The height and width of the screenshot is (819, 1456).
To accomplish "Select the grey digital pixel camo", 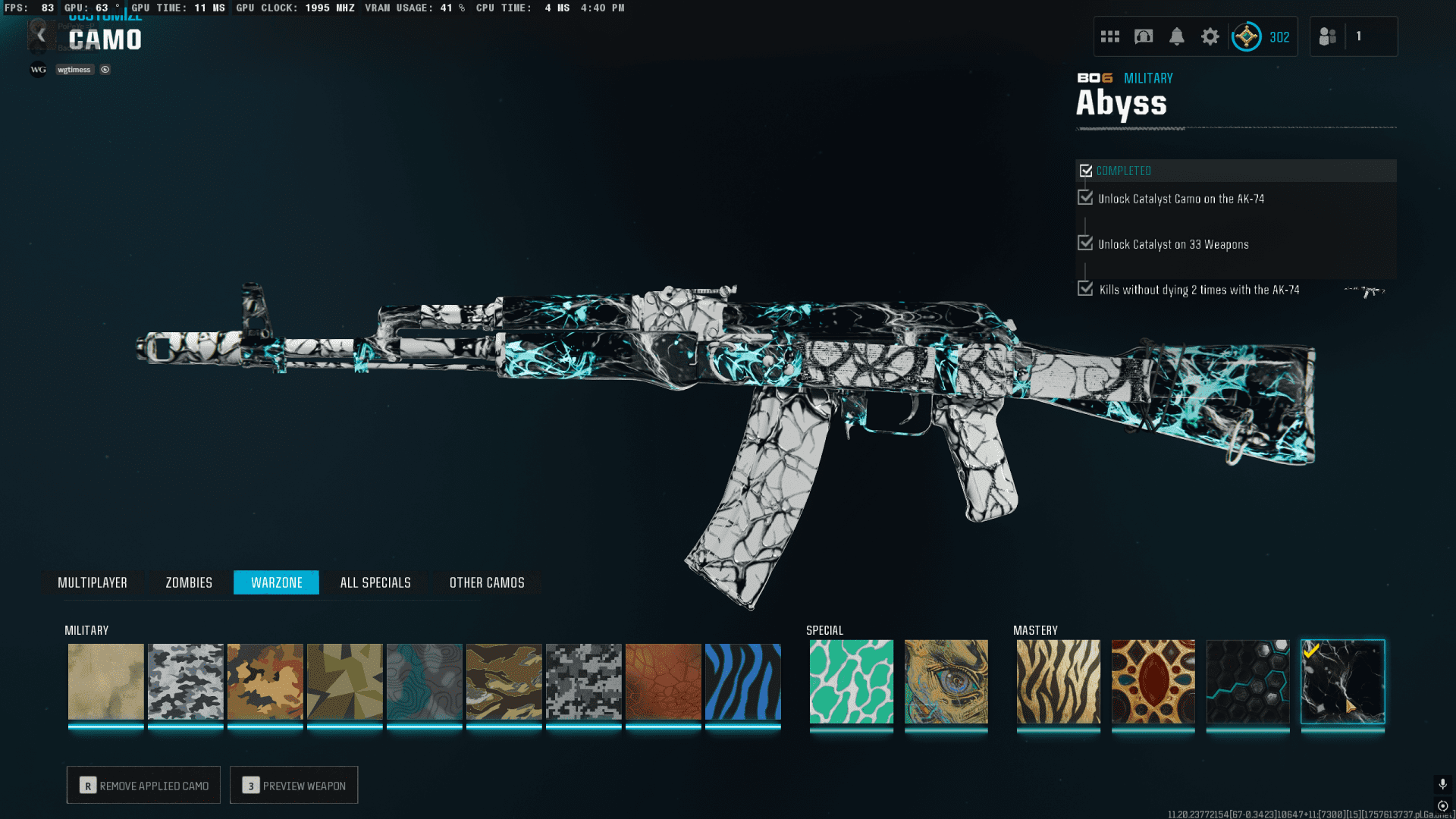I will 583,682.
